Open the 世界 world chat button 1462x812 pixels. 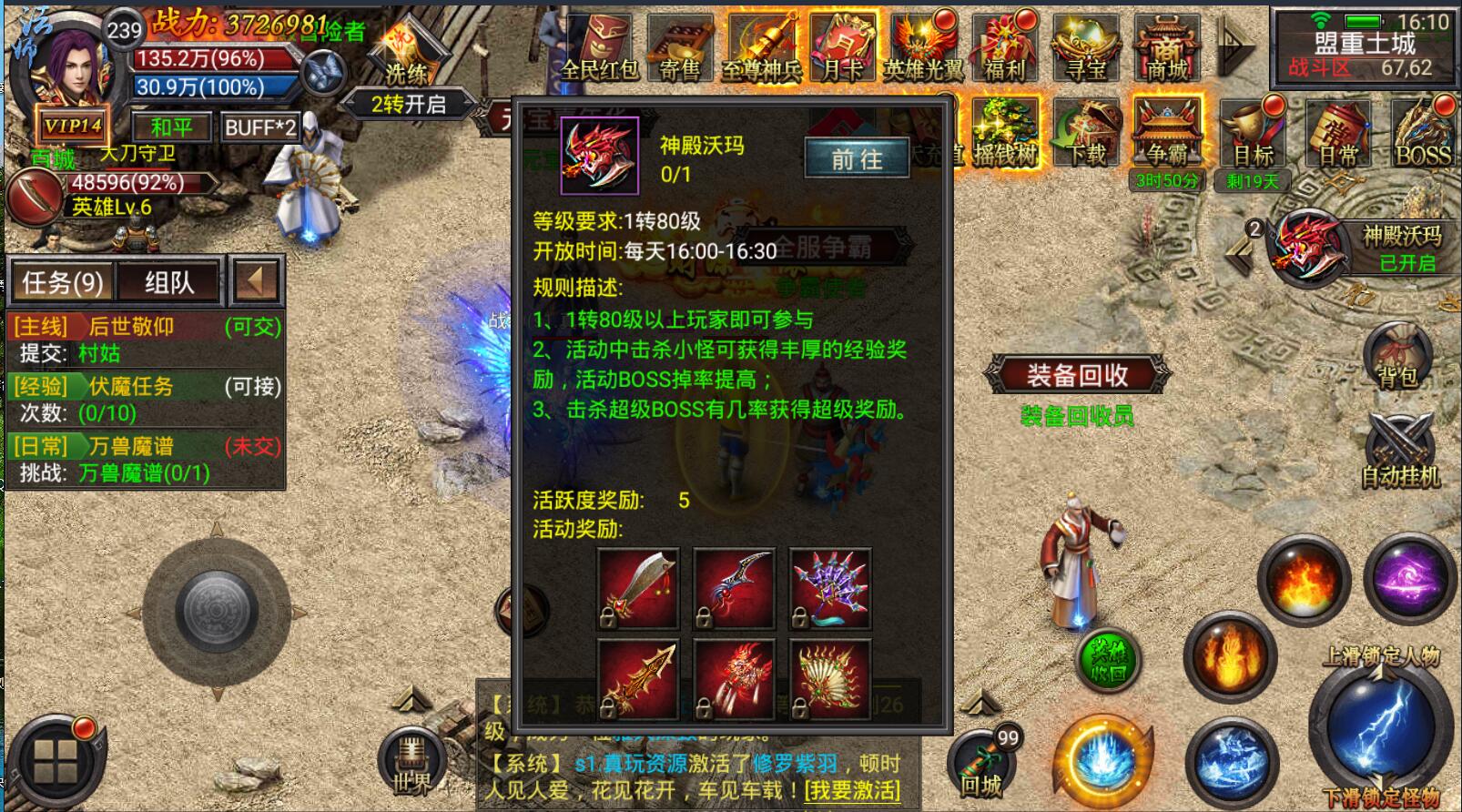pyautogui.click(x=411, y=763)
